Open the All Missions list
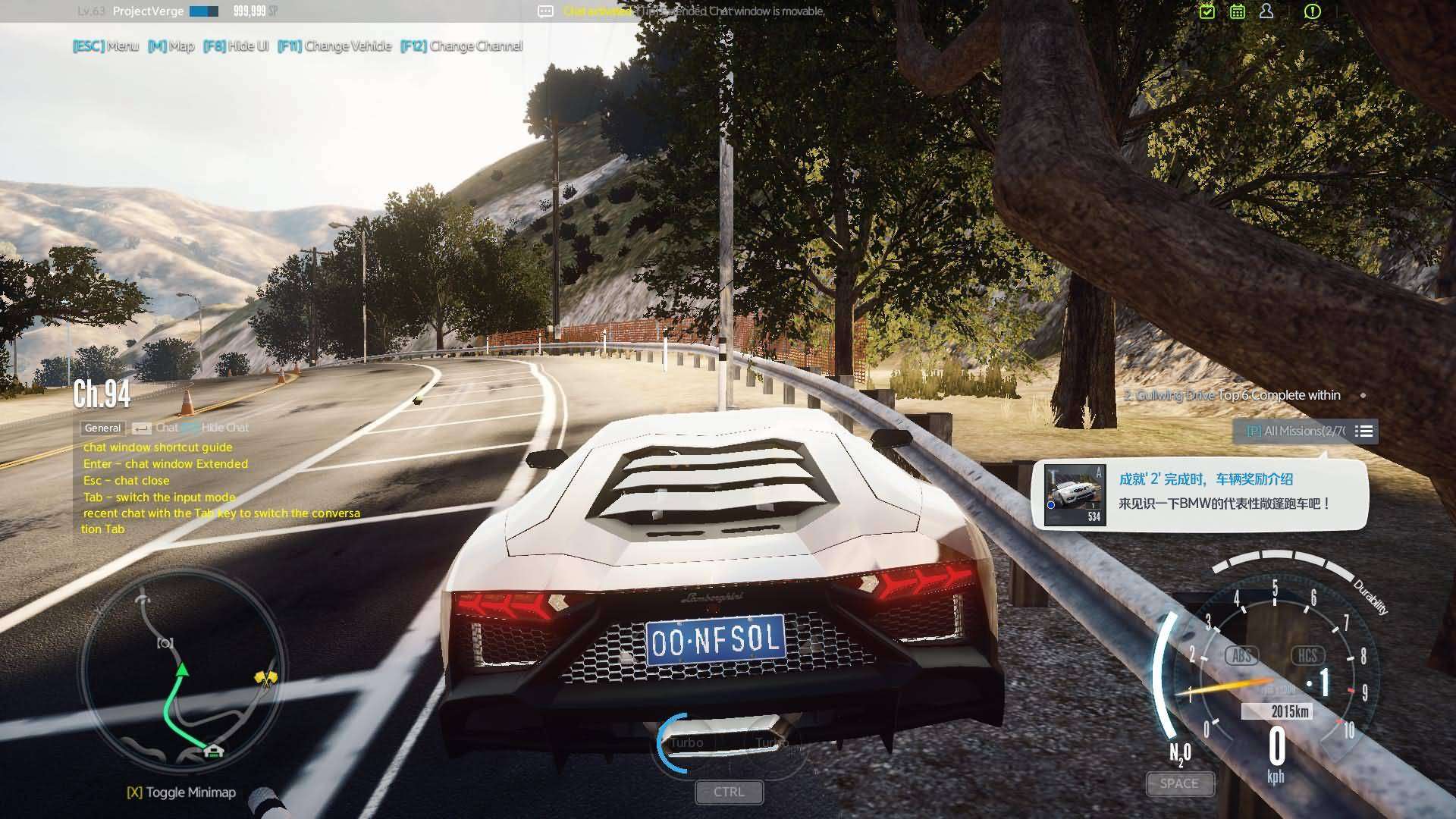This screenshot has width=1456, height=819. (x=1297, y=431)
